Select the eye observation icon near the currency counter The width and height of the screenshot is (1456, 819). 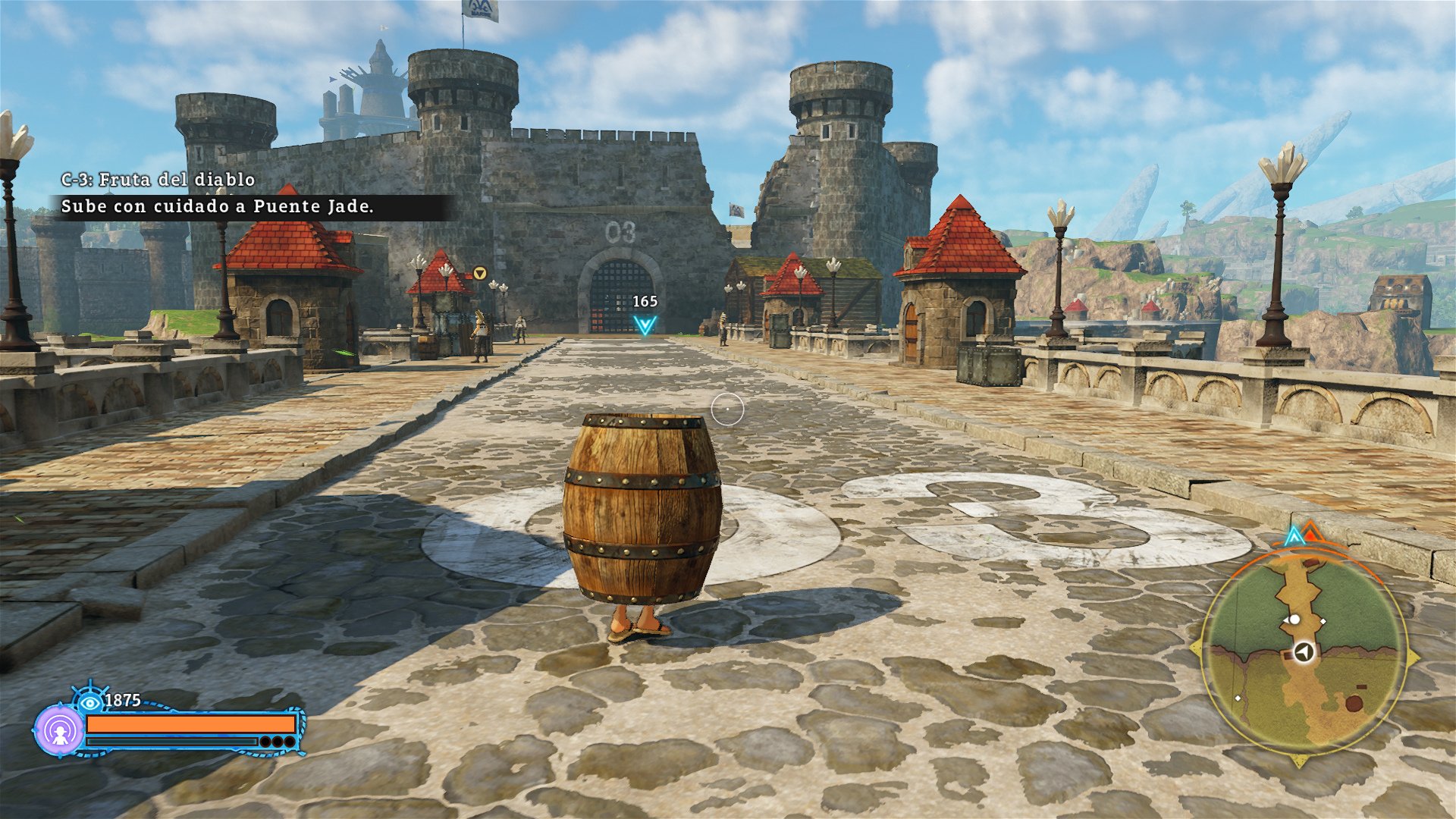[89, 702]
